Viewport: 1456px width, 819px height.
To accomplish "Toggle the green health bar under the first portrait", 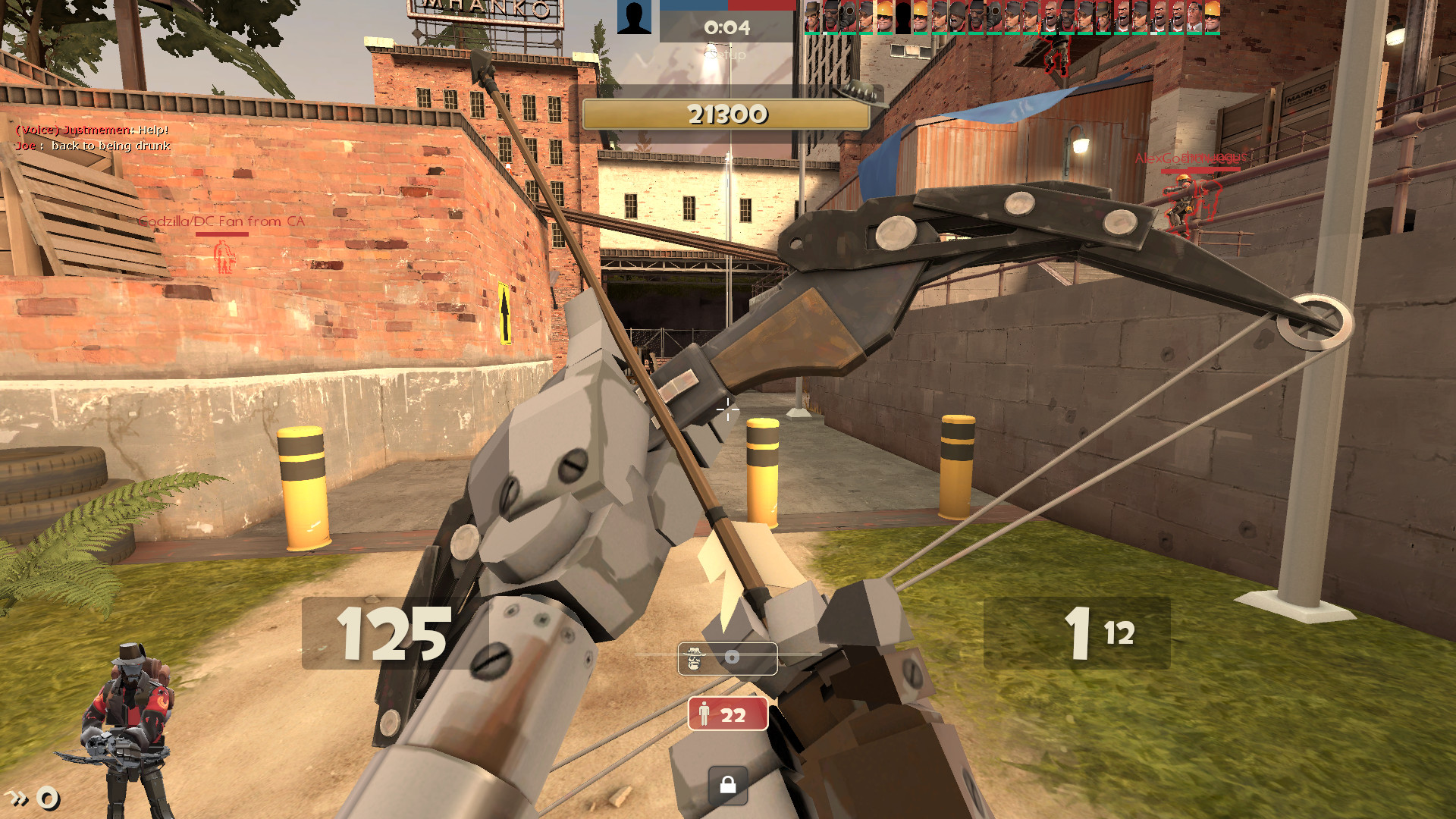I will pyautogui.click(x=811, y=35).
